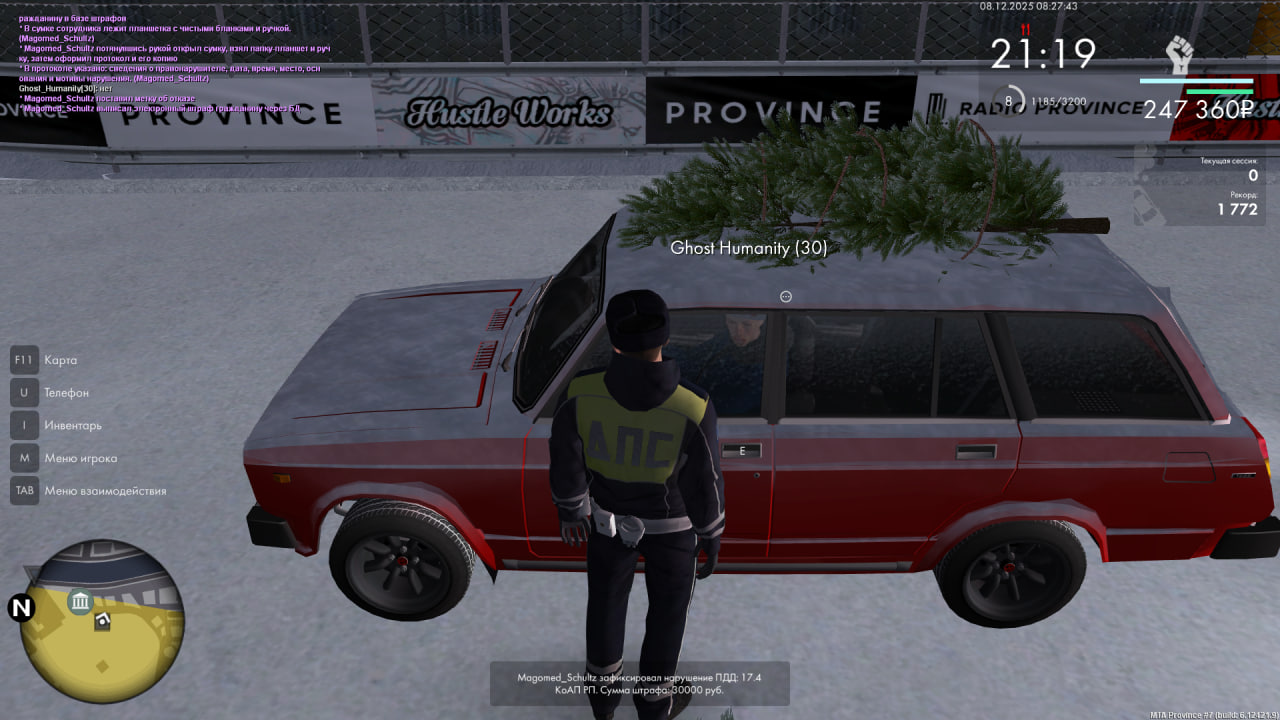Click the raised fist icon

click(1180, 54)
